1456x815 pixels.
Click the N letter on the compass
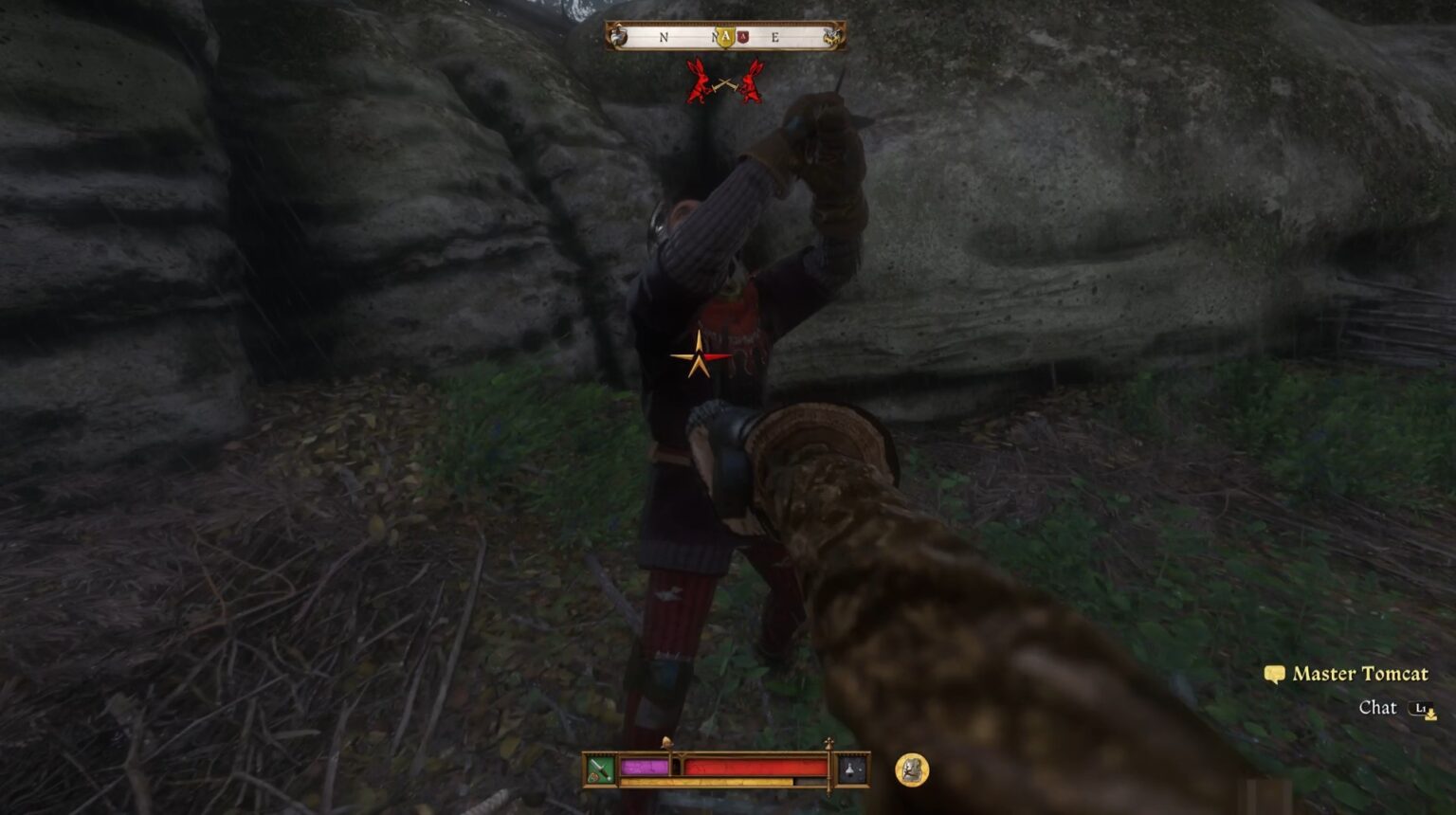click(x=662, y=36)
